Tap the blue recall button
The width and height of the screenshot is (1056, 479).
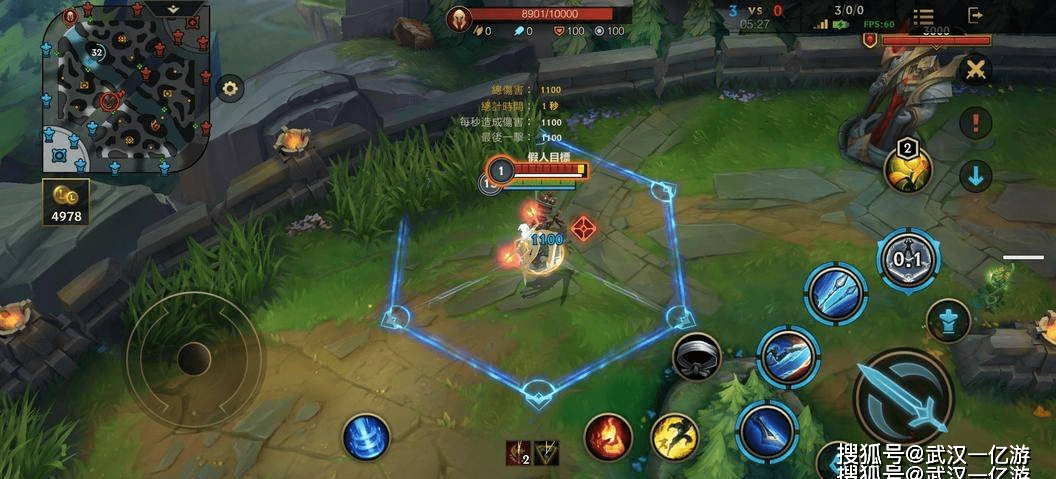tap(366, 437)
